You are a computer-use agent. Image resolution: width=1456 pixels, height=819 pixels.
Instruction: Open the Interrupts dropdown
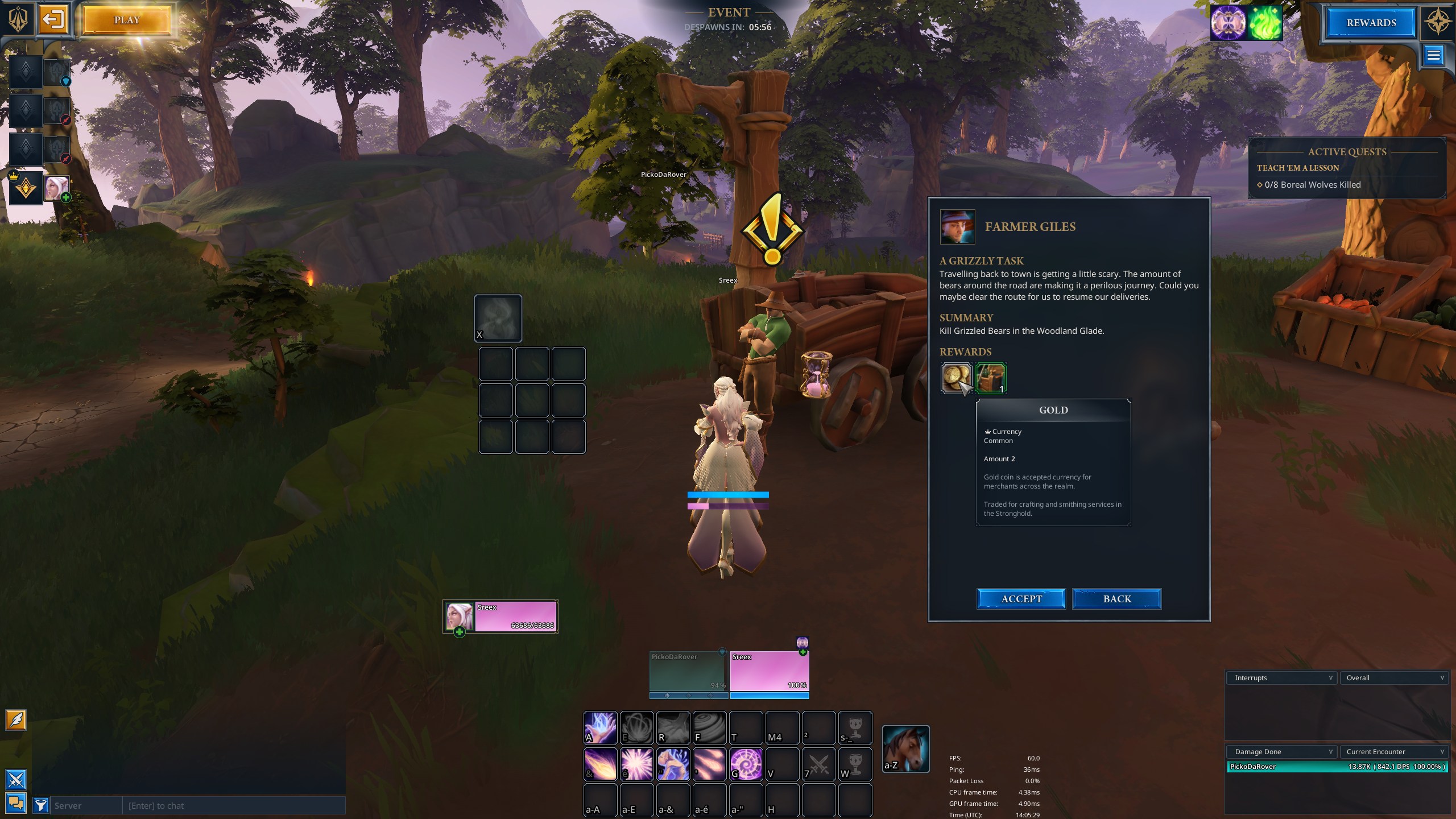point(1281,677)
